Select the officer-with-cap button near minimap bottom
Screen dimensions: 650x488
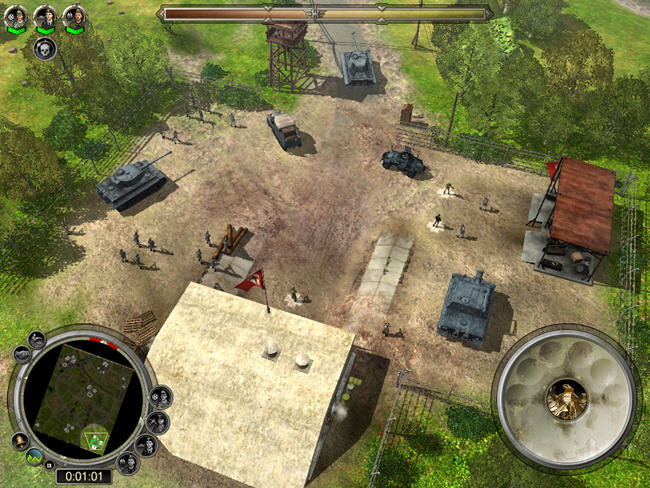click(146, 444)
